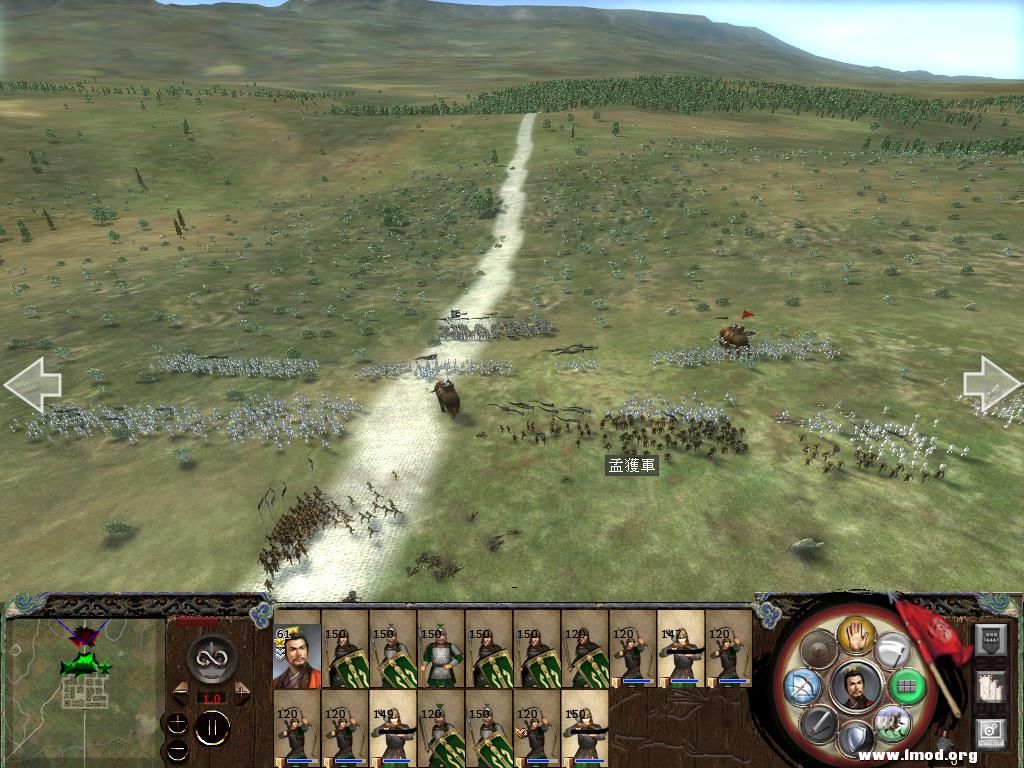Select the general's unit card with 61 men
Viewport: 1024px width, 768px height.
(x=296, y=656)
